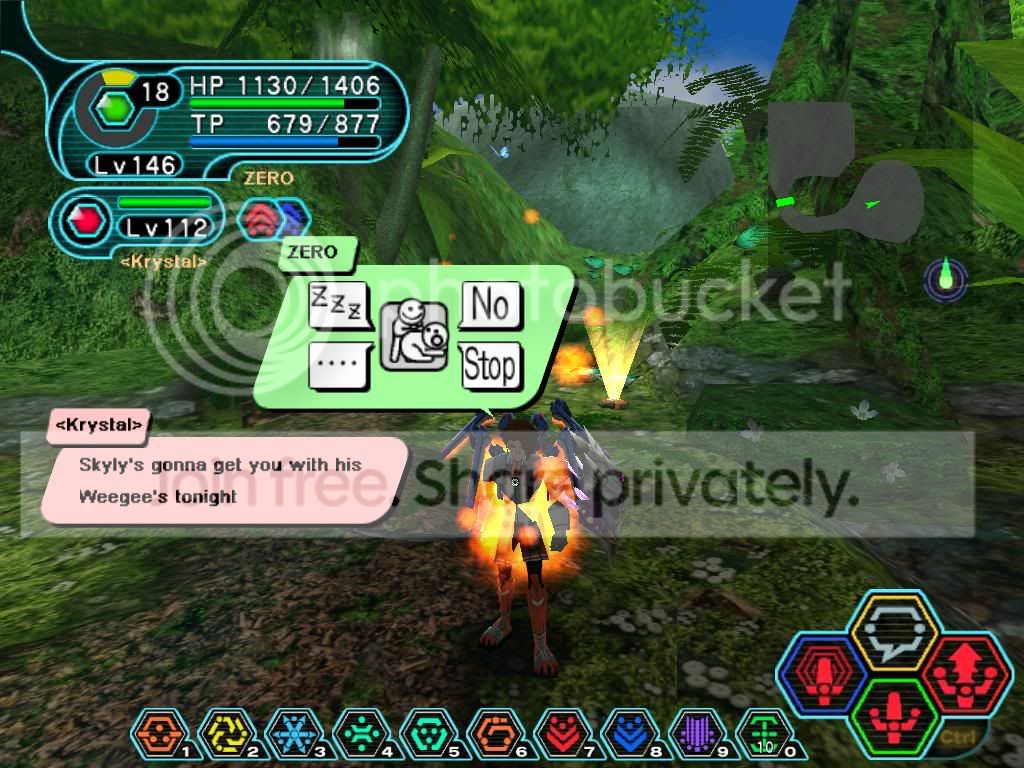Use the orange technique in hotbar slot 6

click(x=490, y=736)
